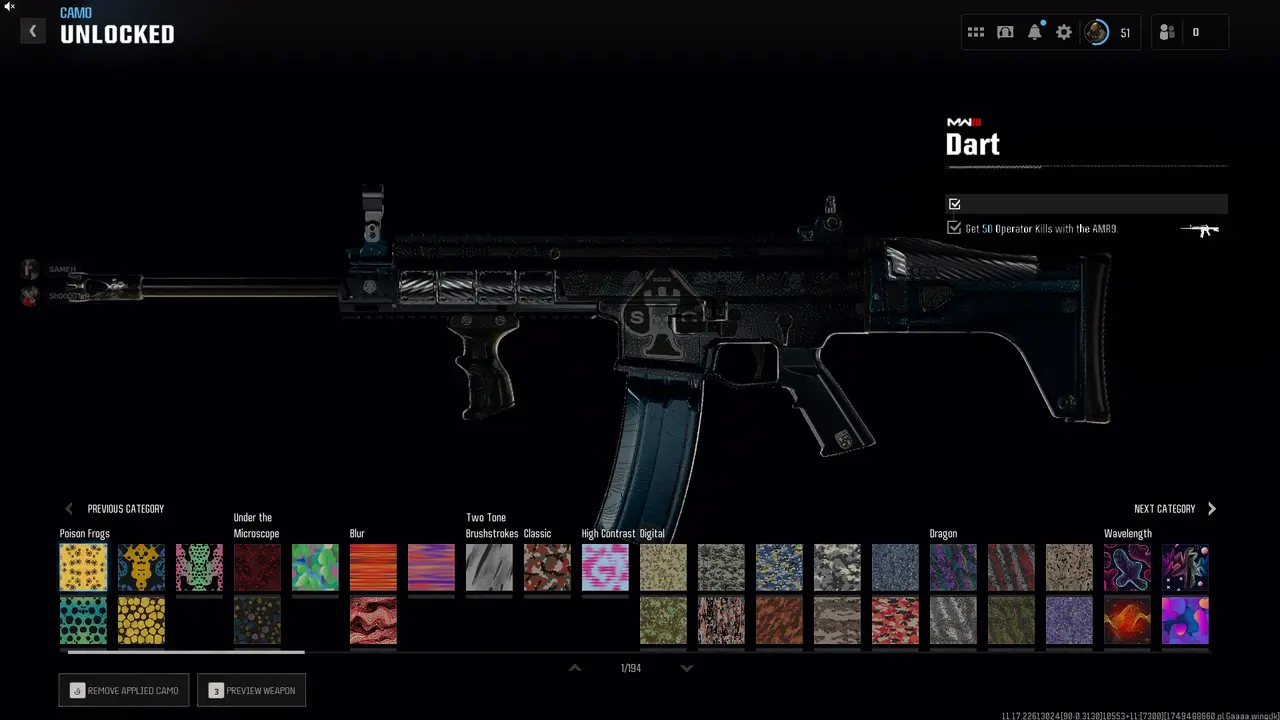Choose the blue-yellow Digital camo swatch

pos(779,567)
